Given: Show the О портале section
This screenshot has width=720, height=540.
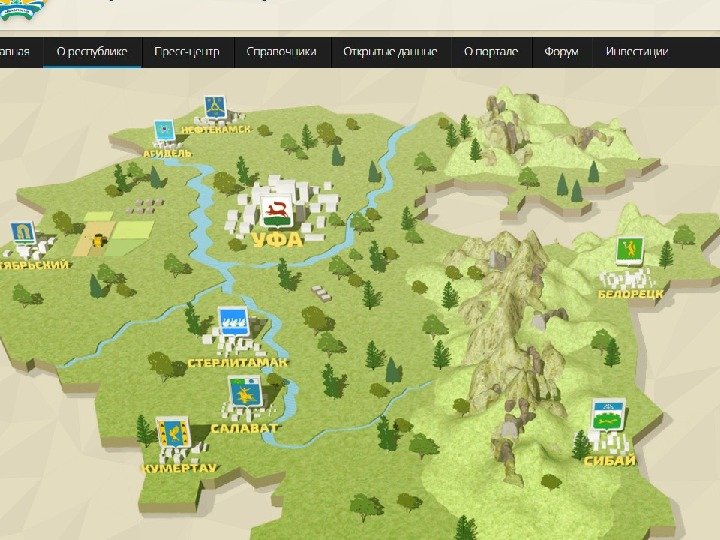Looking at the screenshot, I should 491,52.
